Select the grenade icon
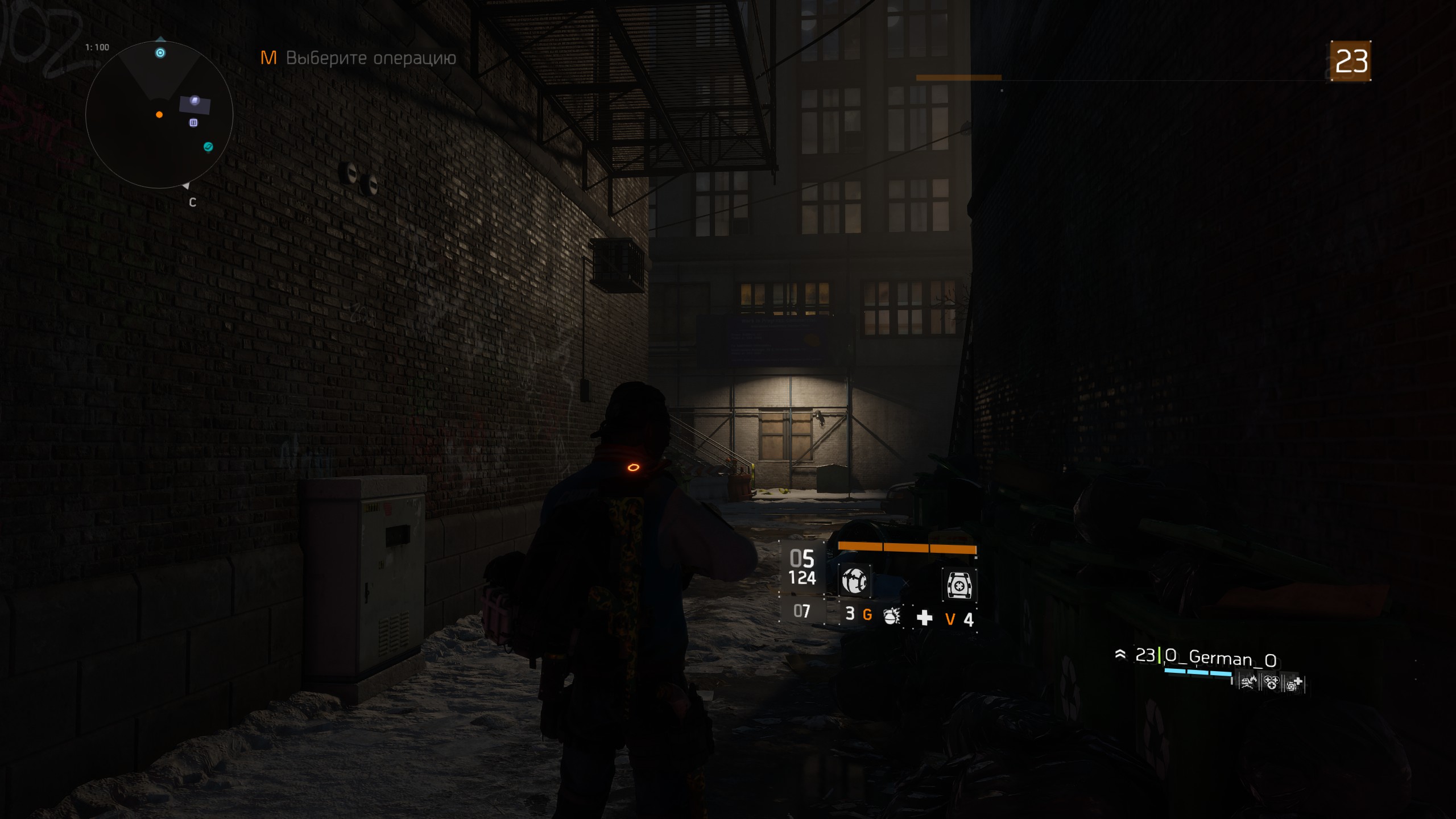Viewport: 1456px width, 819px height. 891,616
